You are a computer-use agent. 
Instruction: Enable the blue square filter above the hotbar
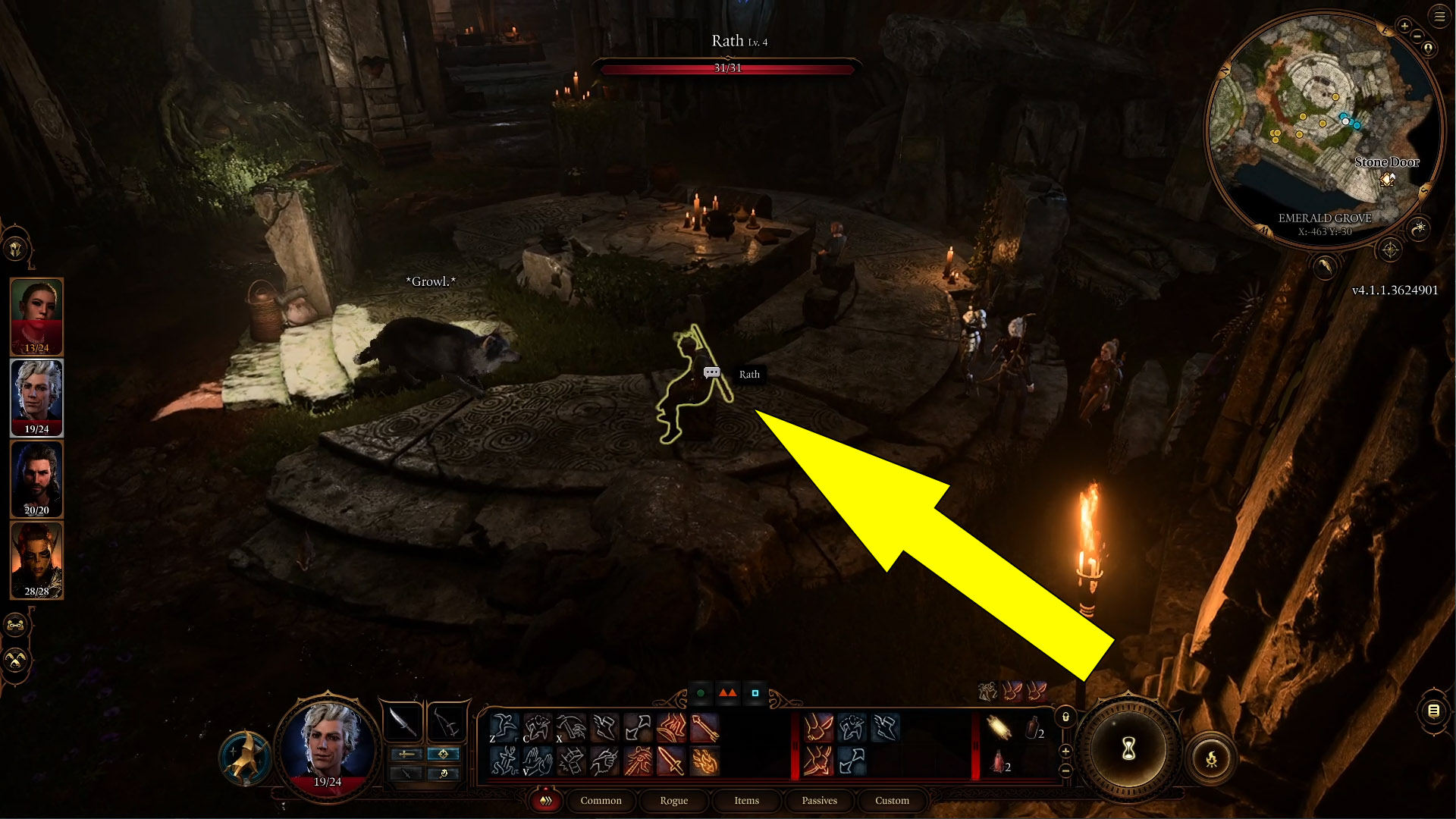(755, 692)
